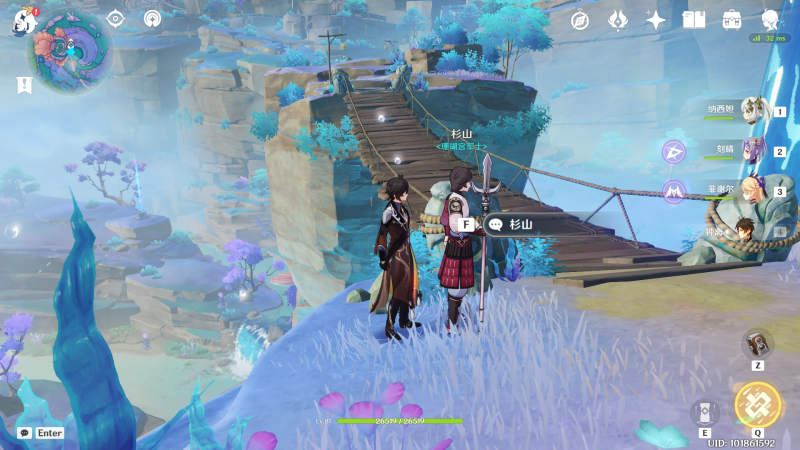Open the quest navigation target icon
Viewport: 800px width, 450px height.
coord(115,19)
